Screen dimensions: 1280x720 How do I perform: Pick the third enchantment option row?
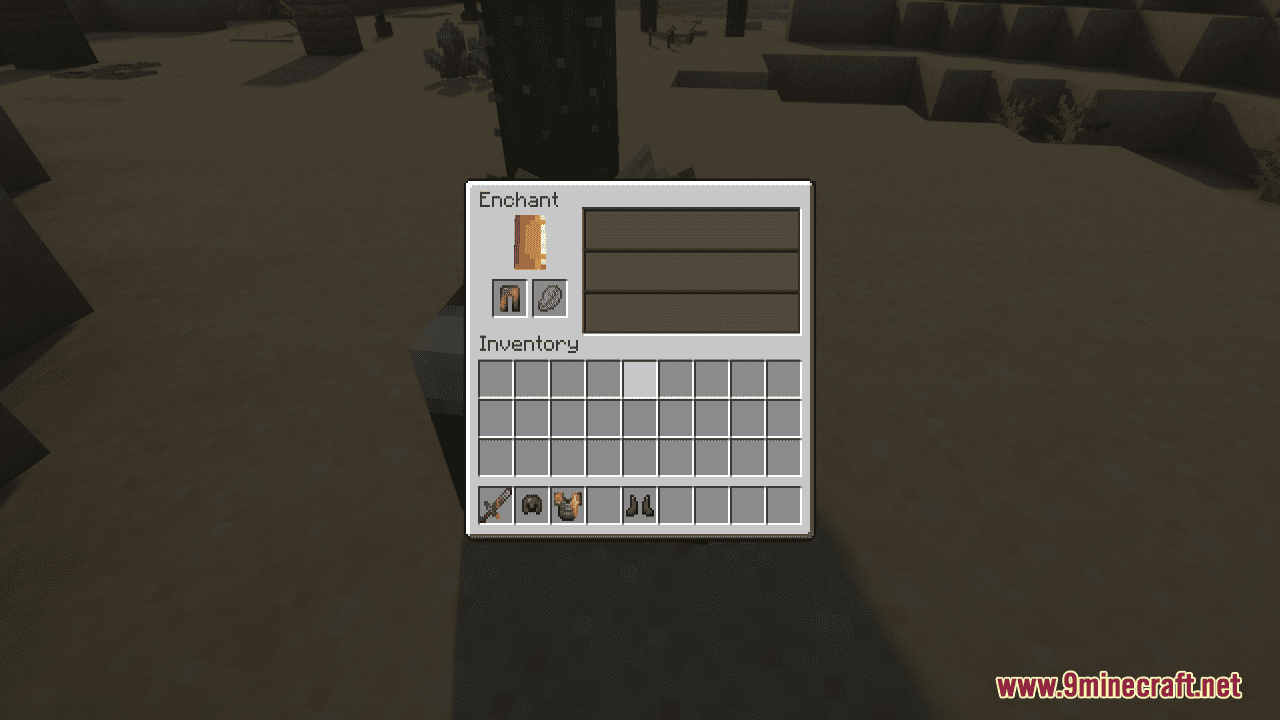pyautogui.click(x=692, y=312)
